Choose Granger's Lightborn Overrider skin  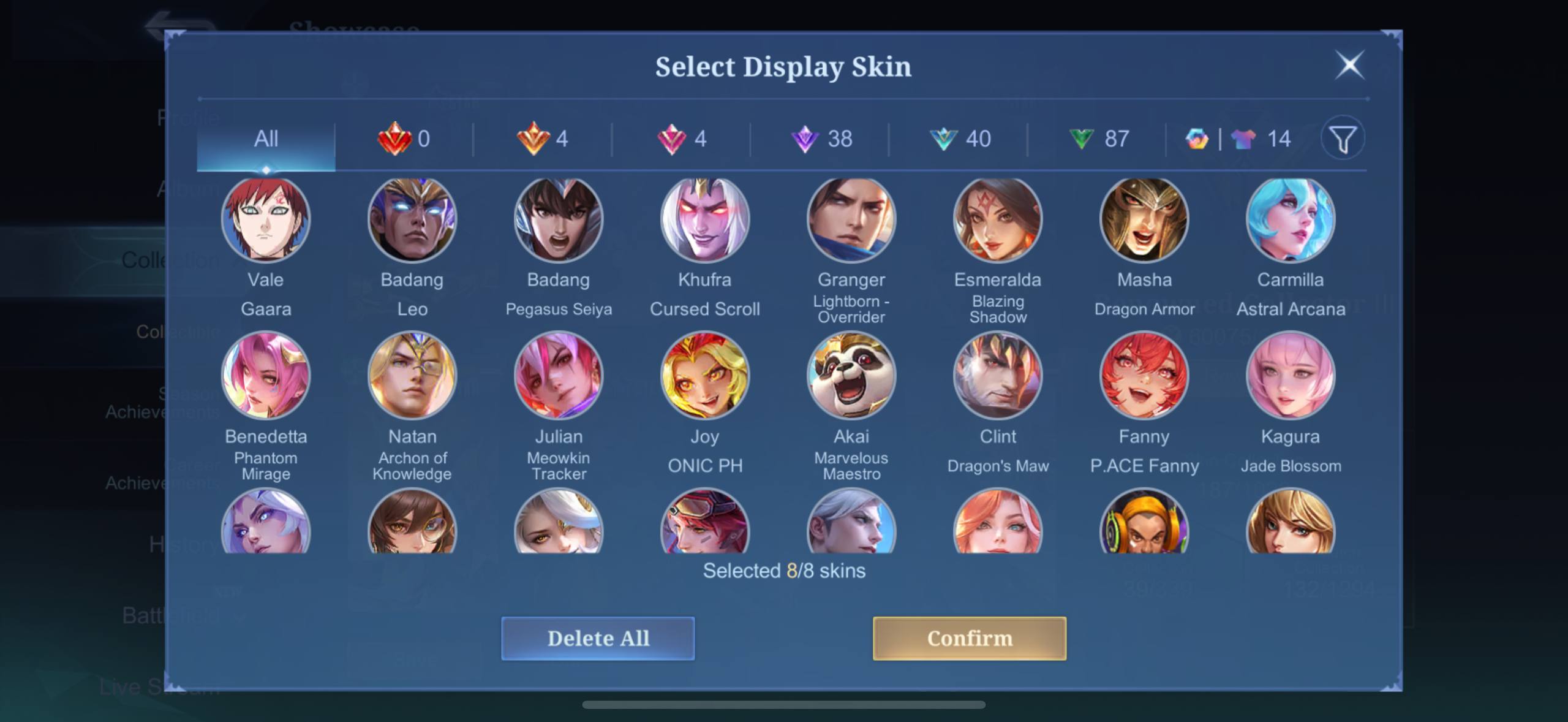tap(851, 219)
